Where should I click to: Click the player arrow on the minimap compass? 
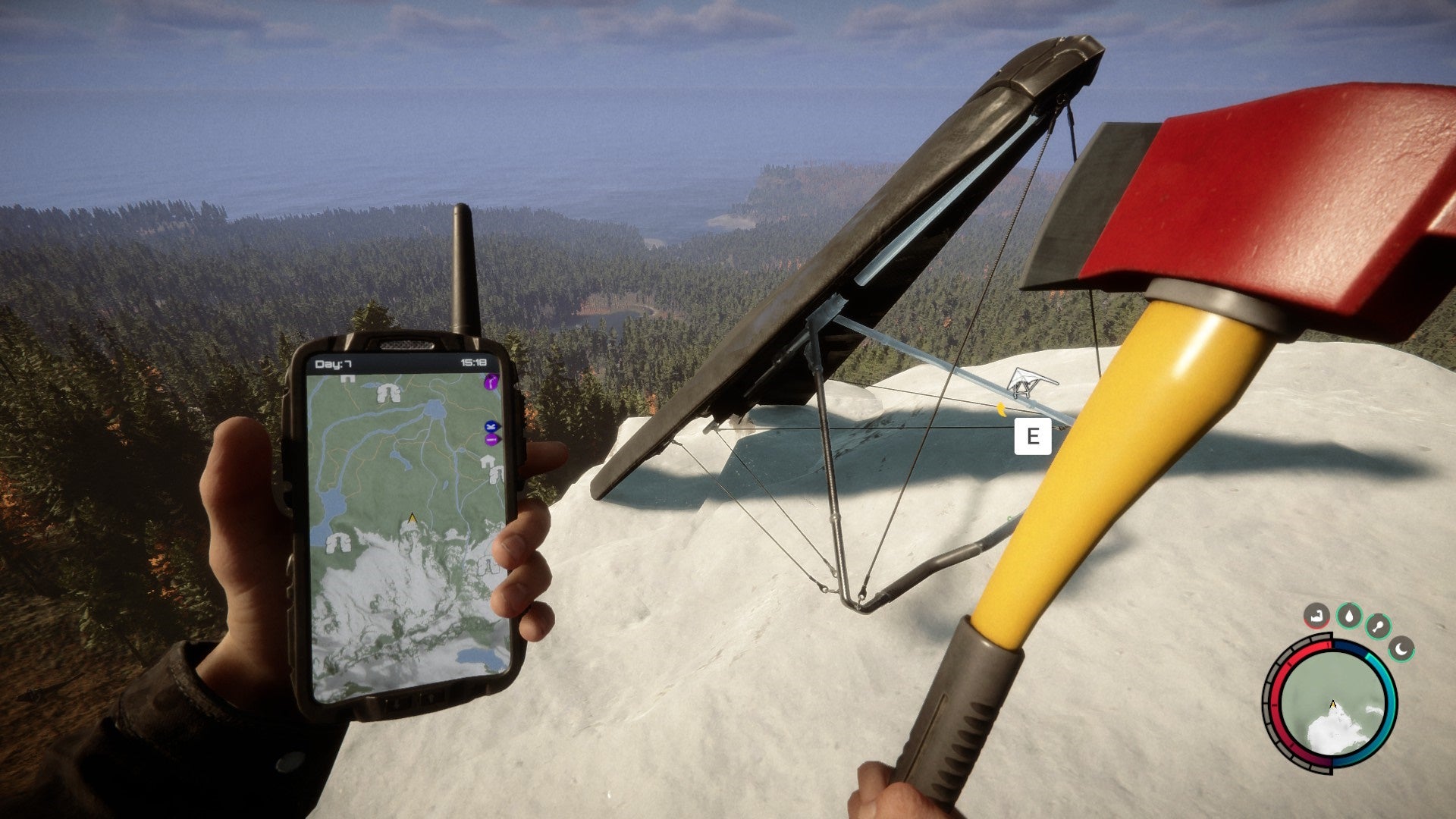tap(1332, 703)
